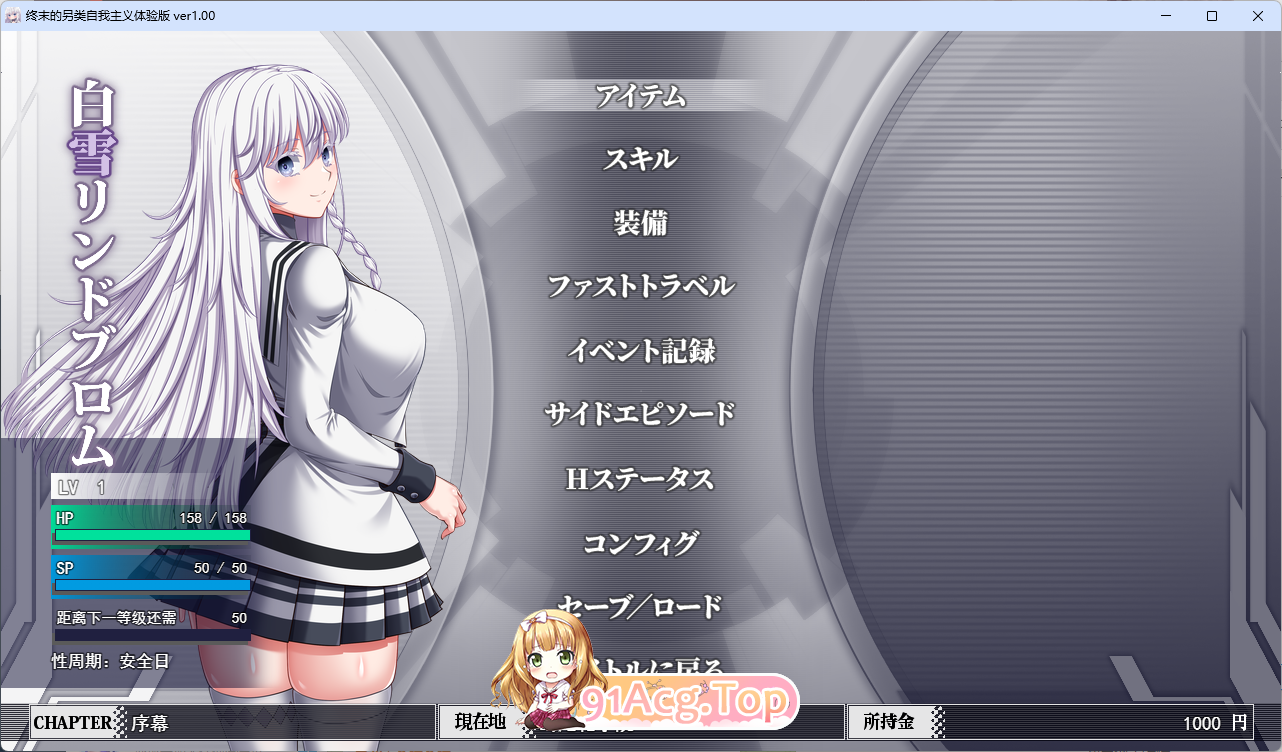Image resolution: width=1282 pixels, height=752 pixels.
Task: Open the コンフィグ settings menu
Action: click(640, 543)
